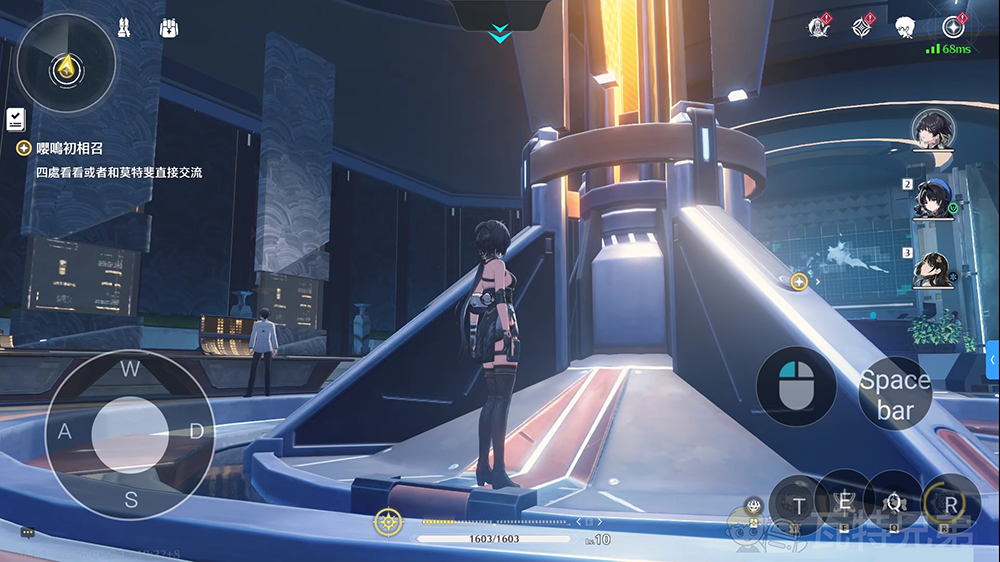Click the backpack icon beside the minimap
Image resolution: width=1000 pixels, height=562 pixels.
tap(169, 28)
